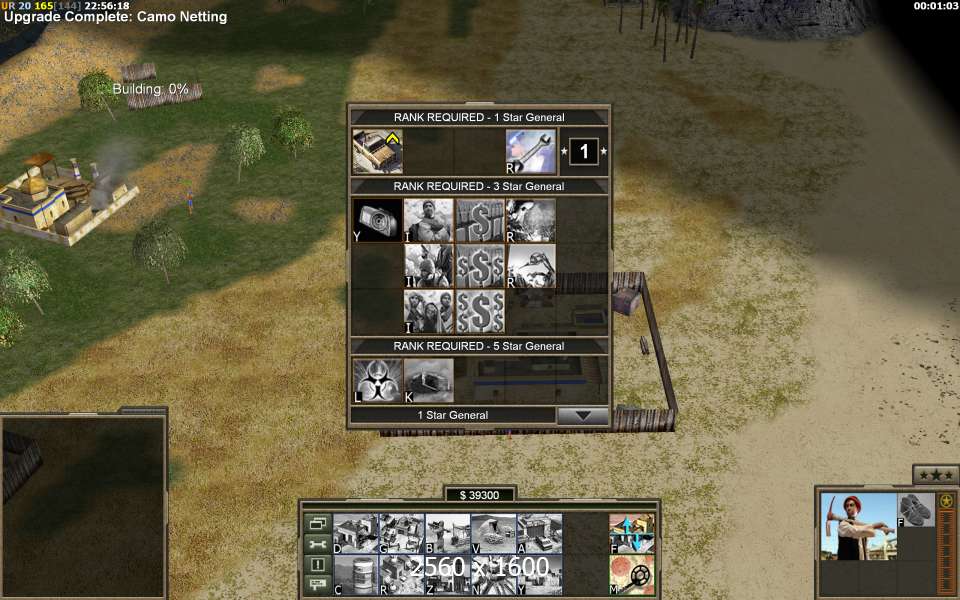Activate the mine detector command with hotkey M

[632, 575]
